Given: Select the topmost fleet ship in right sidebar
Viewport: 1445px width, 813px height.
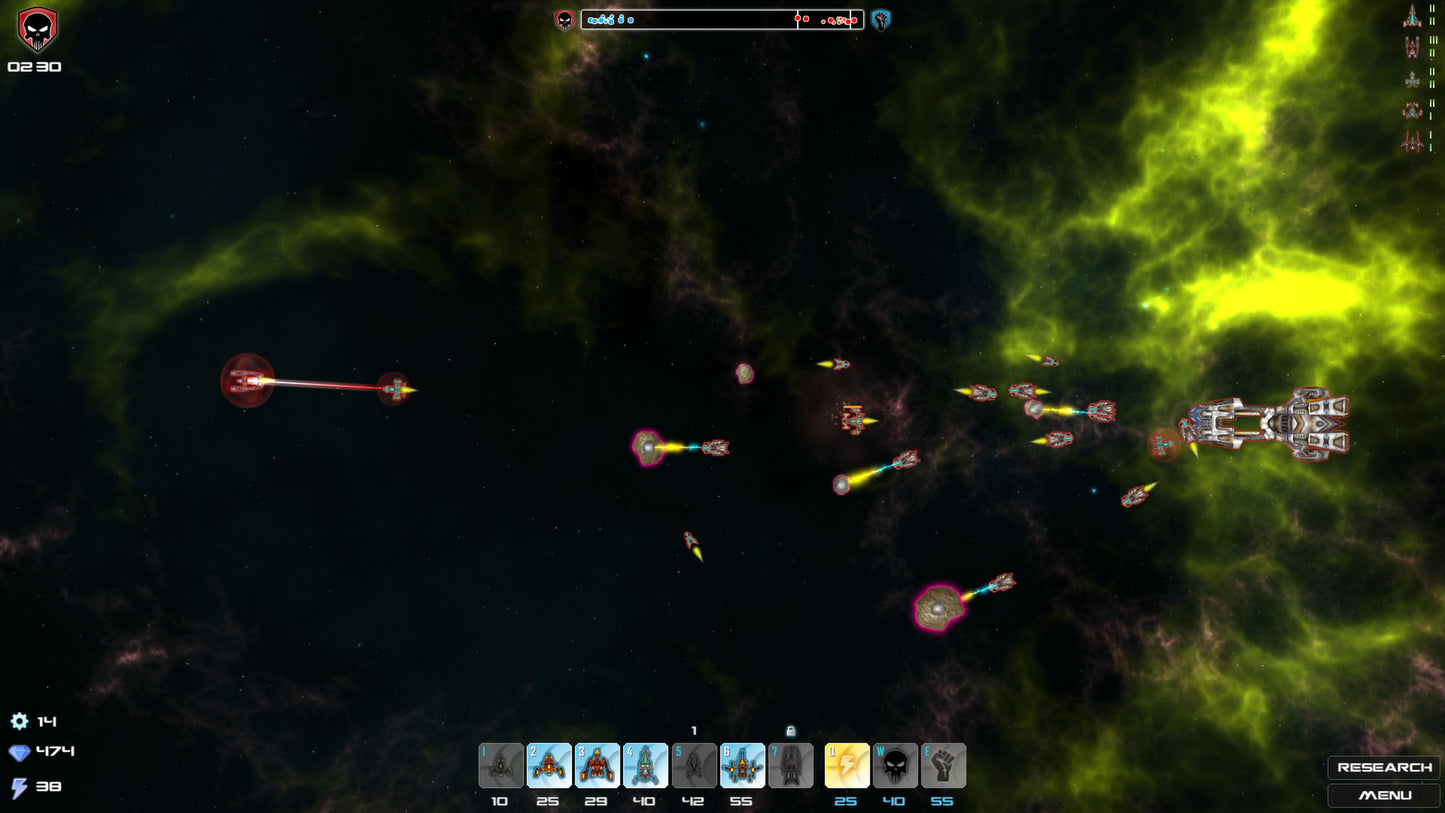Looking at the screenshot, I should [1413, 16].
